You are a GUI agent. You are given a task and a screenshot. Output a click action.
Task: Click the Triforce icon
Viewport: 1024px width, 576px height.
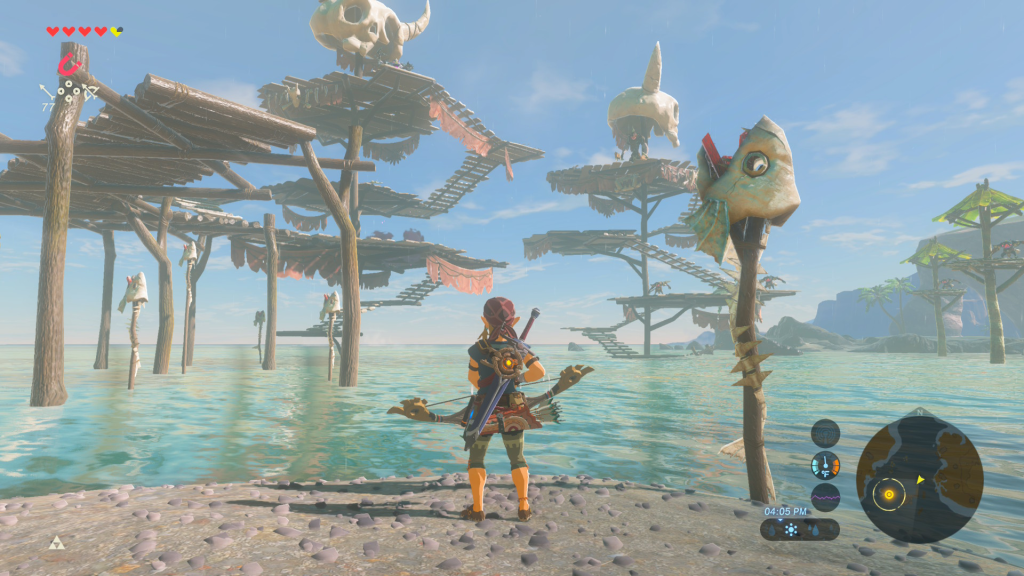[57, 543]
